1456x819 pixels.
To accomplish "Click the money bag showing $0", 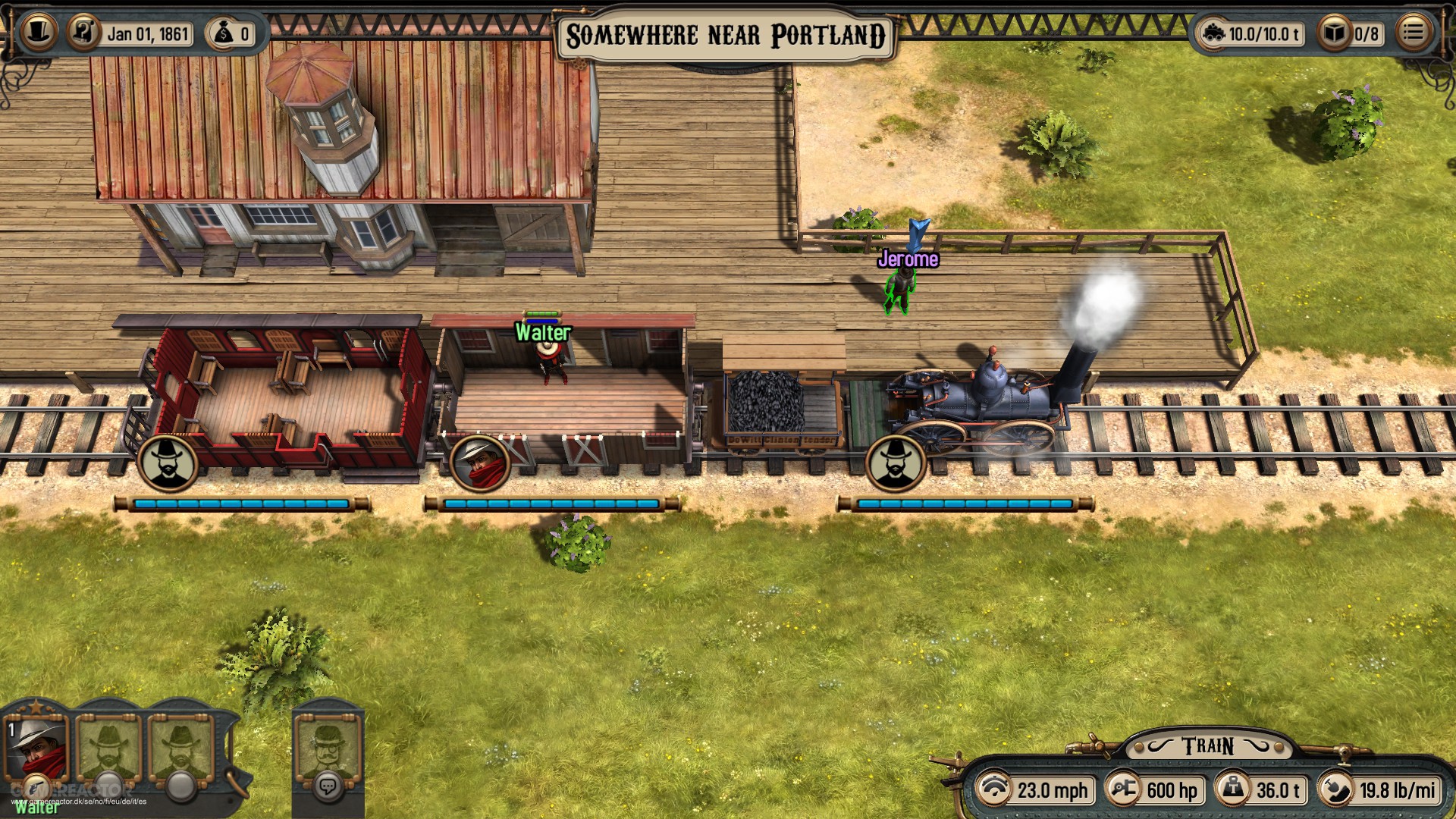I will [x=224, y=33].
